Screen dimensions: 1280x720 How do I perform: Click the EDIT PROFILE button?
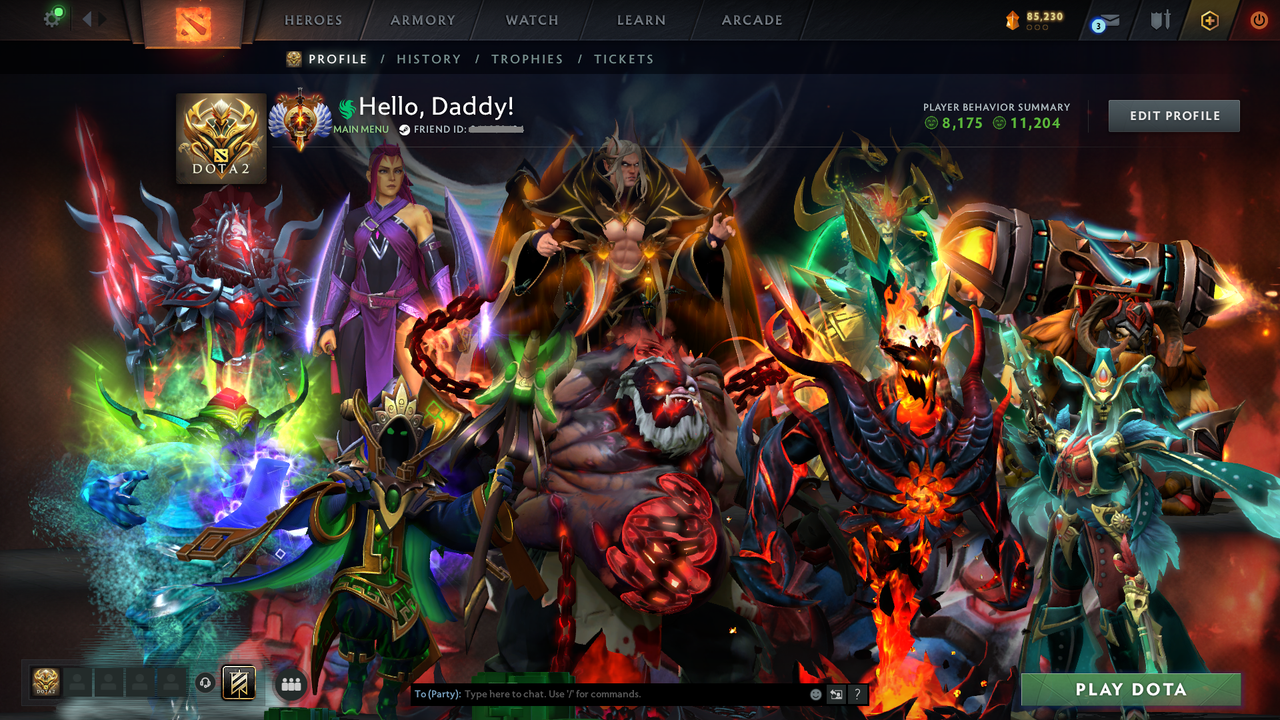tap(1173, 115)
